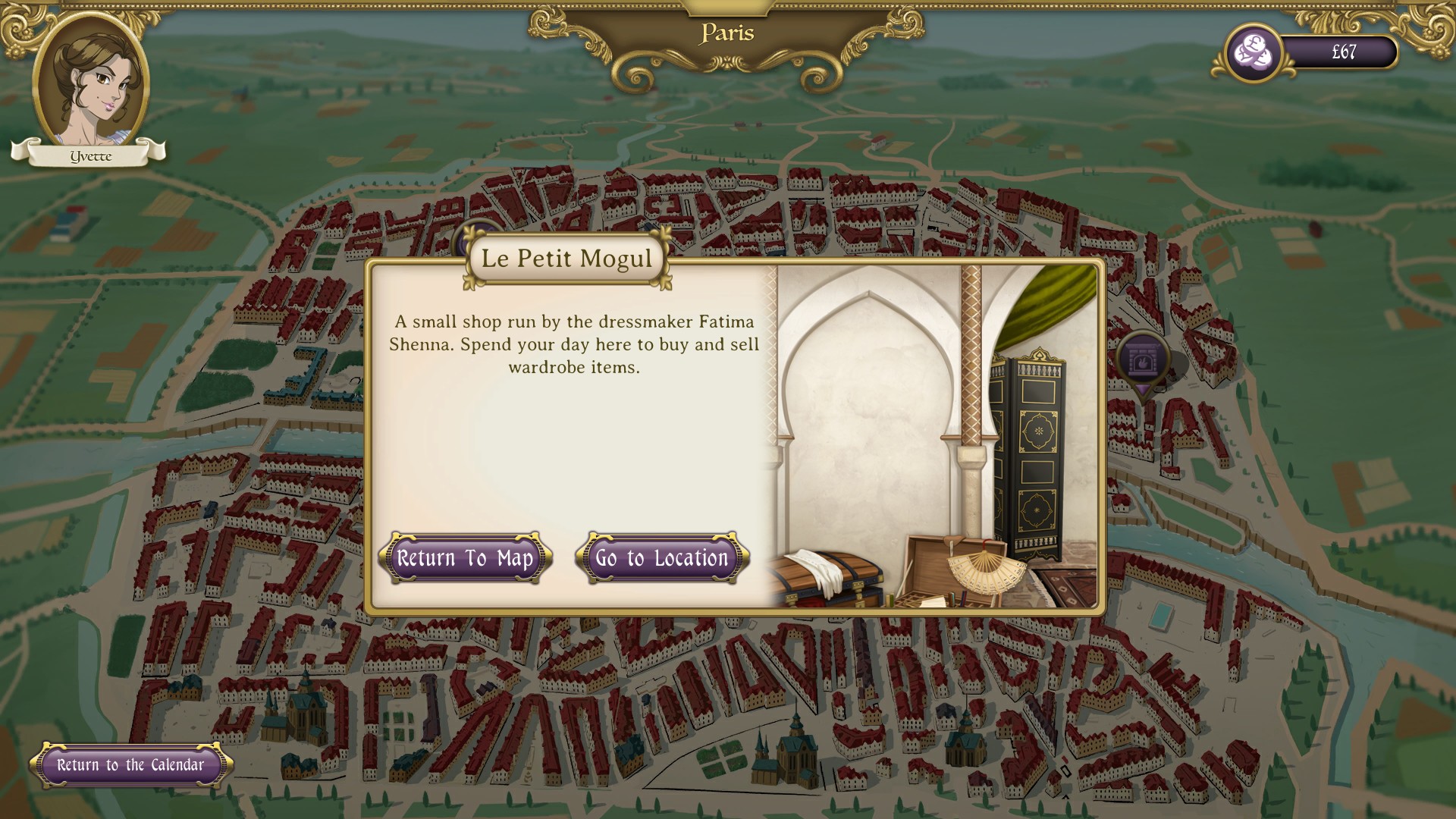Select the Go to Location option
Image resolution: width=1456 pixels, height=819 pixels.
pyautogui.click(x=661, y=559)
